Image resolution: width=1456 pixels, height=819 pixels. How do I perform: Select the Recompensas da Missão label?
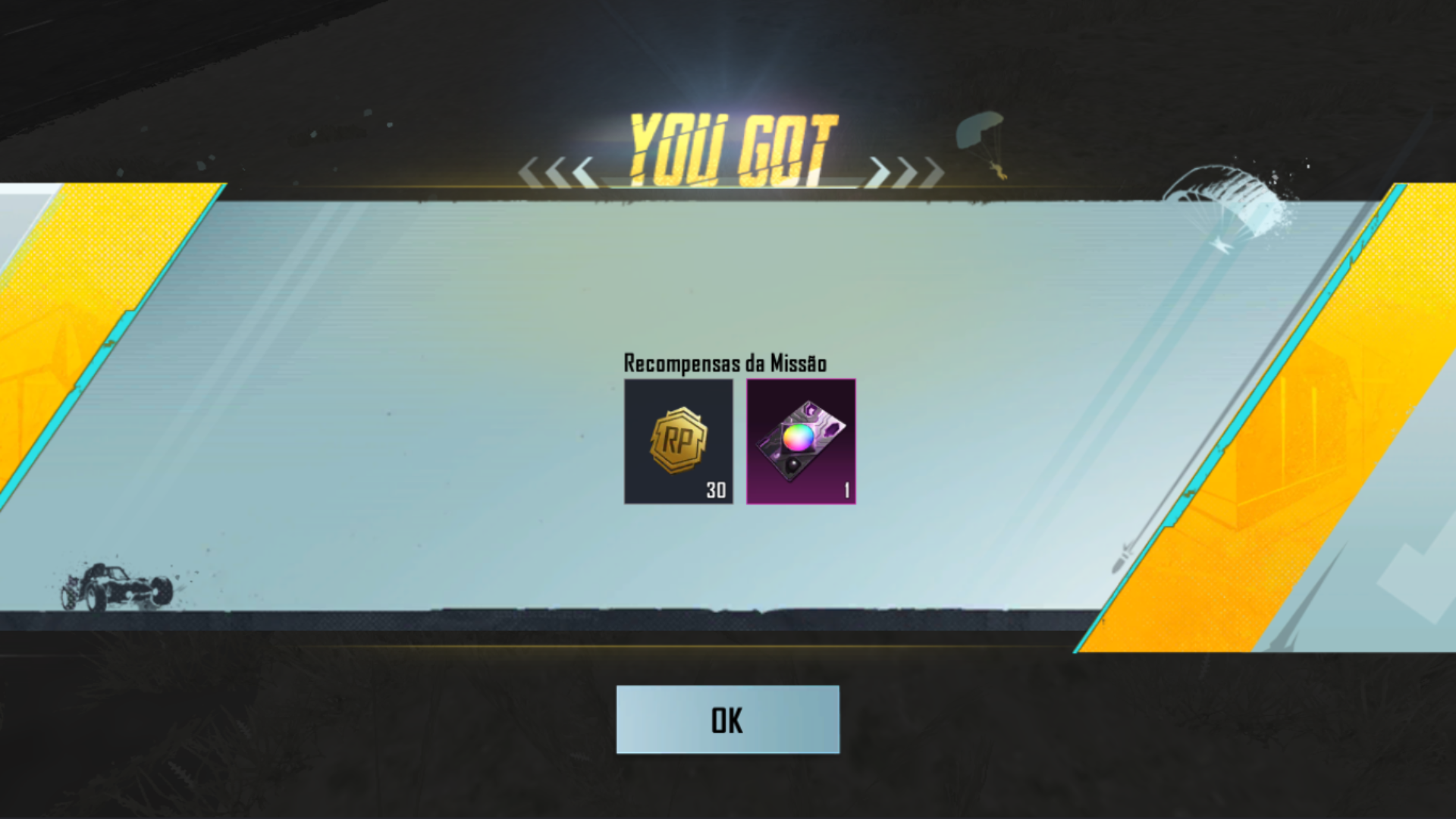[x=726, y=362]
